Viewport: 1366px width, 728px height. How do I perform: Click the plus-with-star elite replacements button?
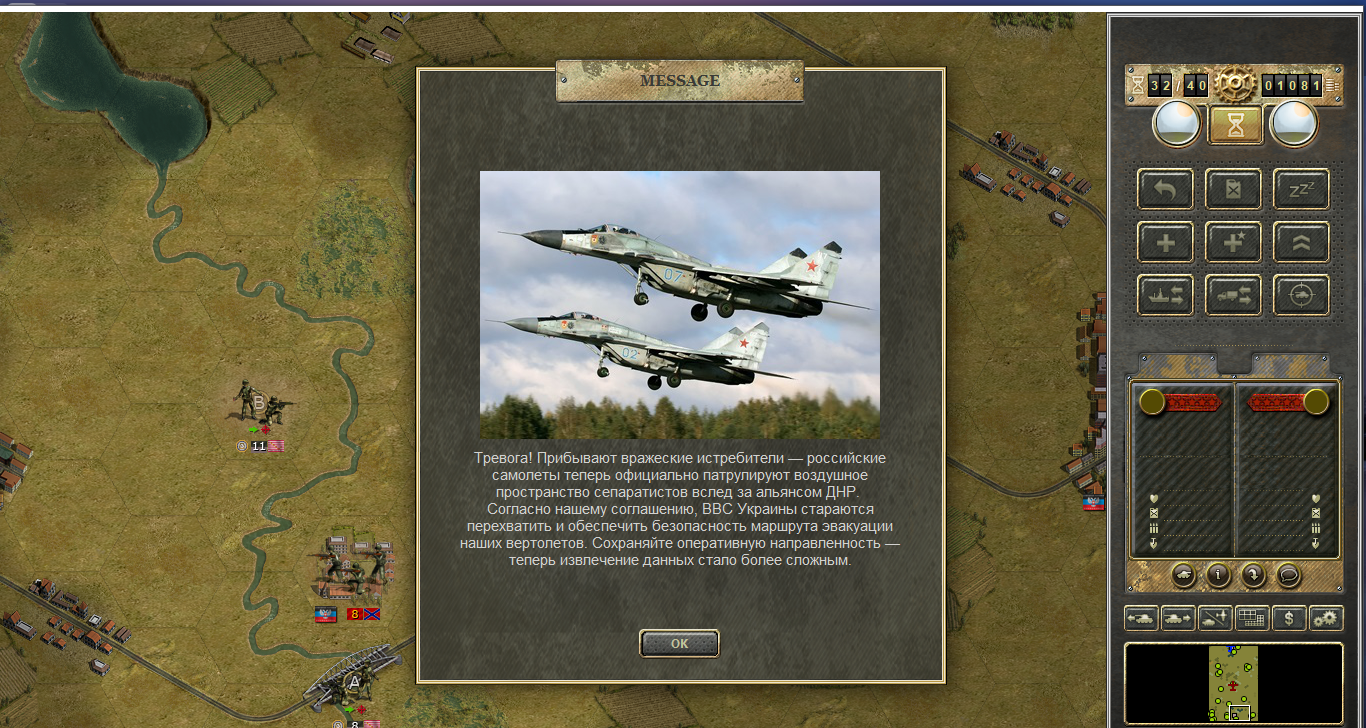pos(1233,242)
